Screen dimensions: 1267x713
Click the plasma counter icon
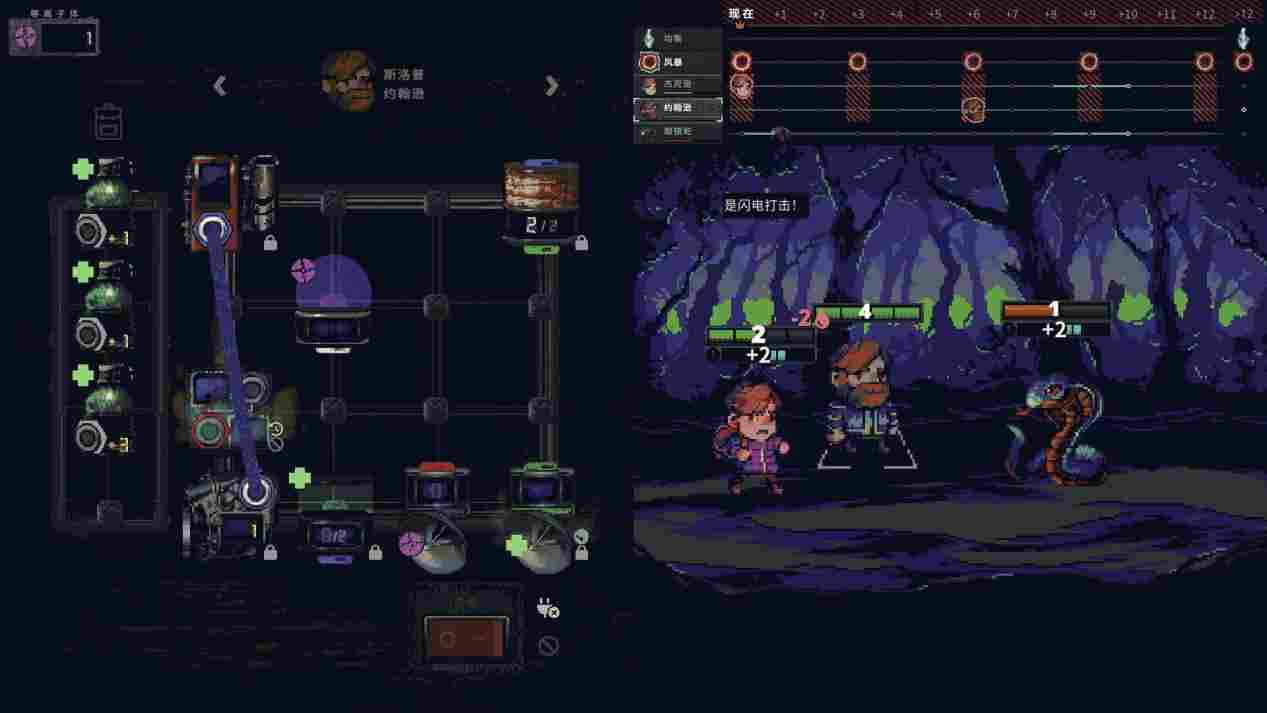click(x=26, y=38)
